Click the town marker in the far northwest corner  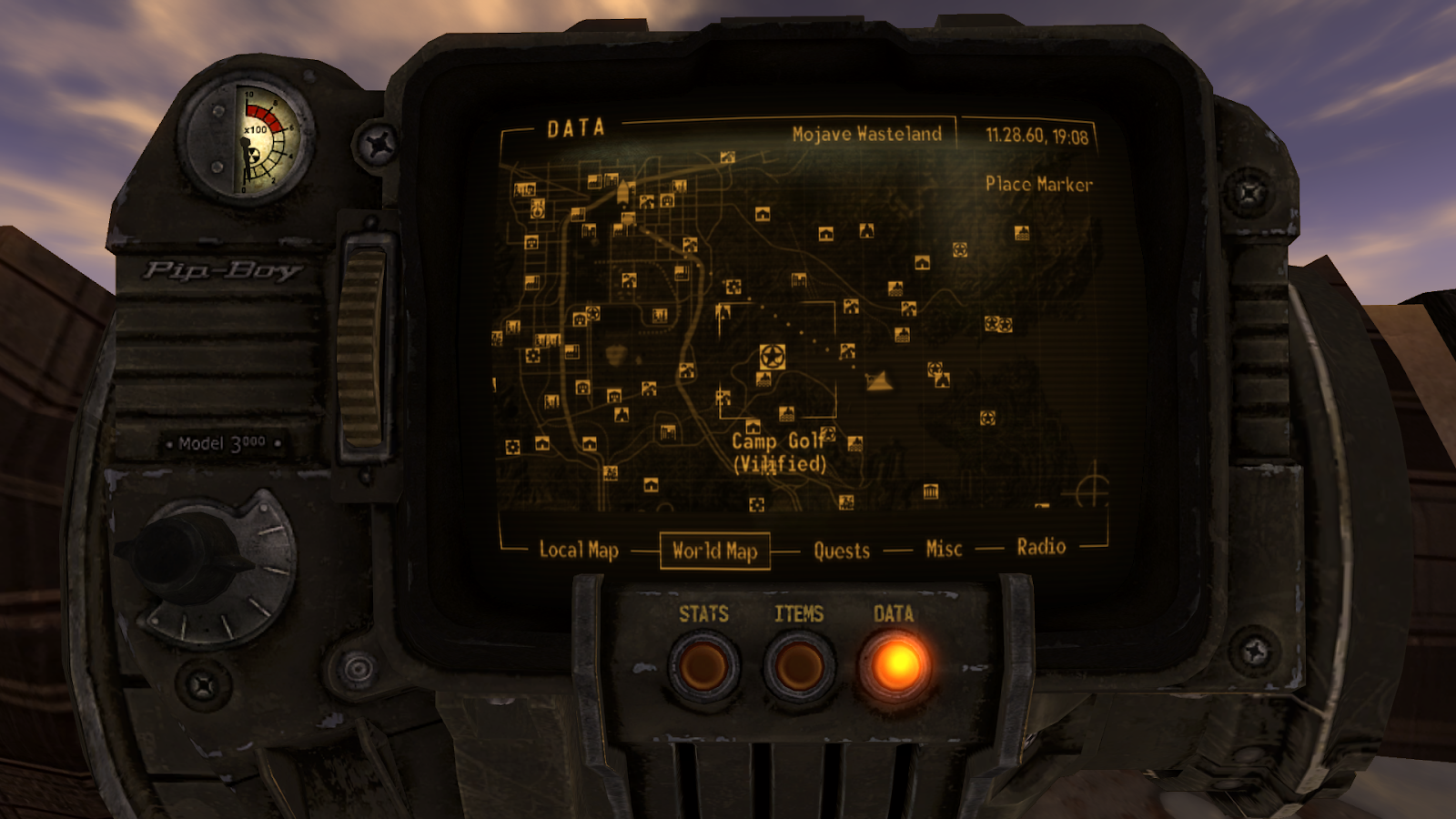click(x=524, y=188)
